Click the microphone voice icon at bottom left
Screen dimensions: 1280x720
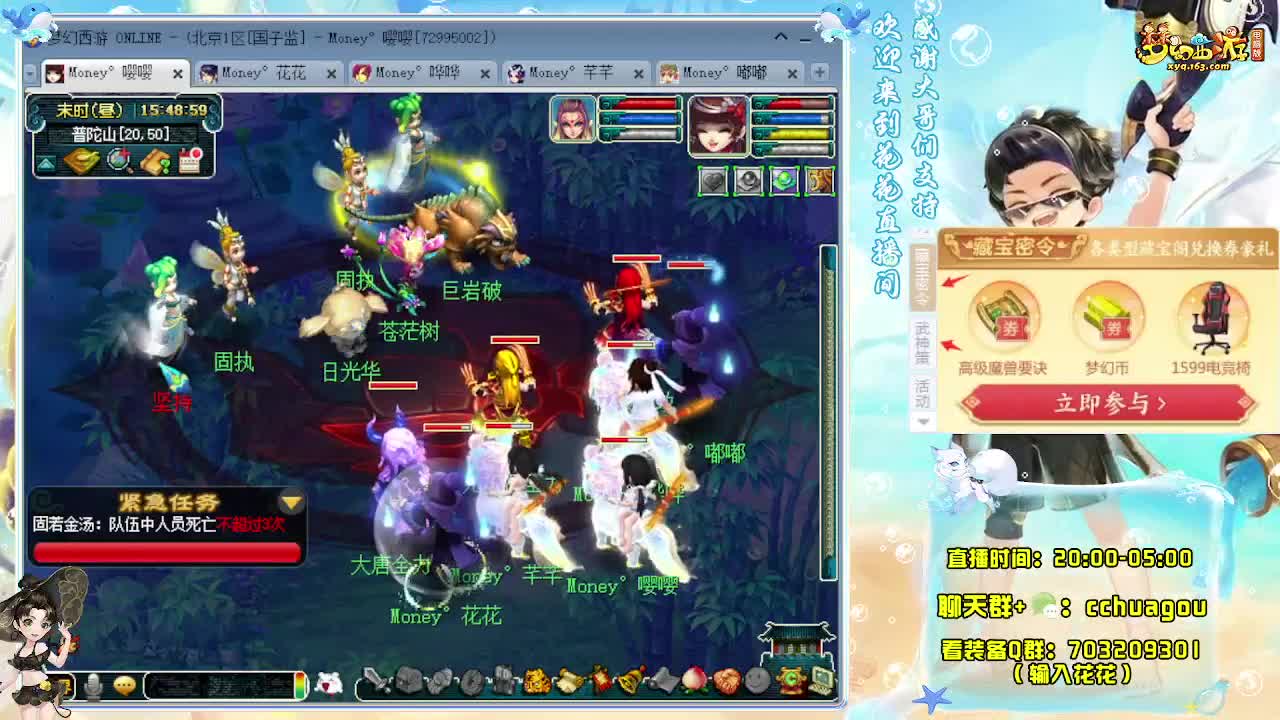(93, 685)
